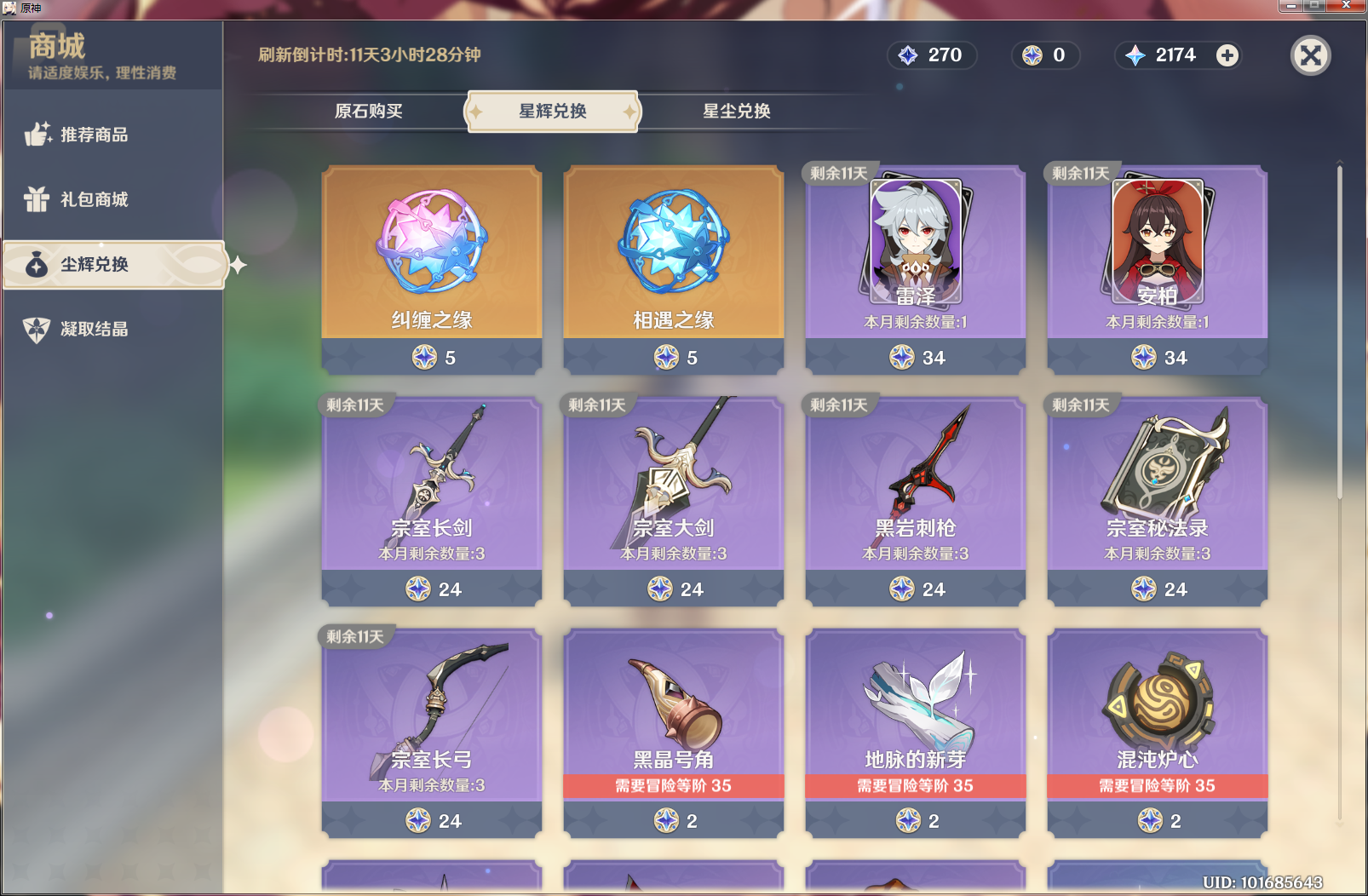This screenshot has height=896, width=1368.
Task: Choose the 纠缠之缘 item card
Action: pos(432,269)
